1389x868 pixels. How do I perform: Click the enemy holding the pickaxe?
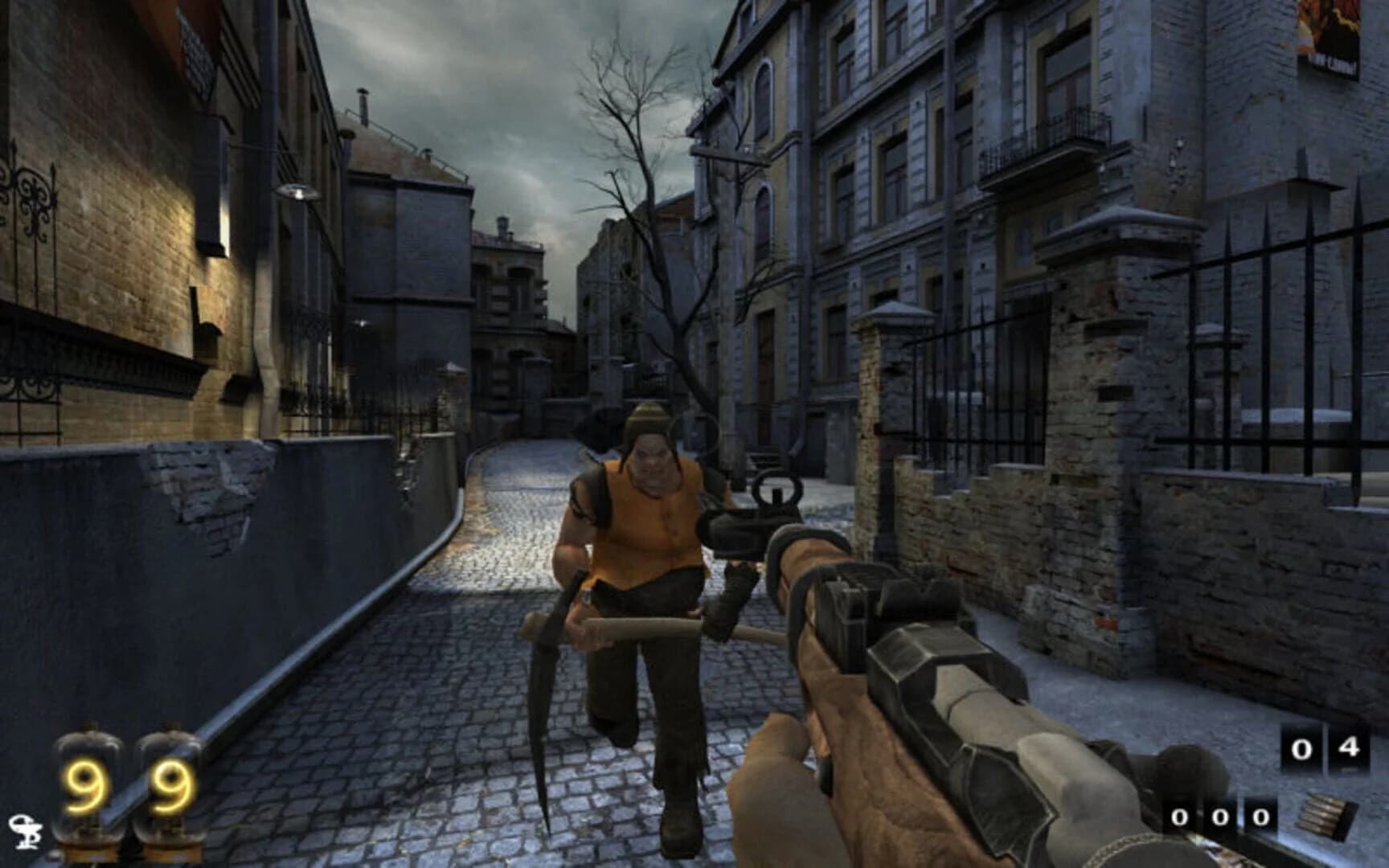643,563
